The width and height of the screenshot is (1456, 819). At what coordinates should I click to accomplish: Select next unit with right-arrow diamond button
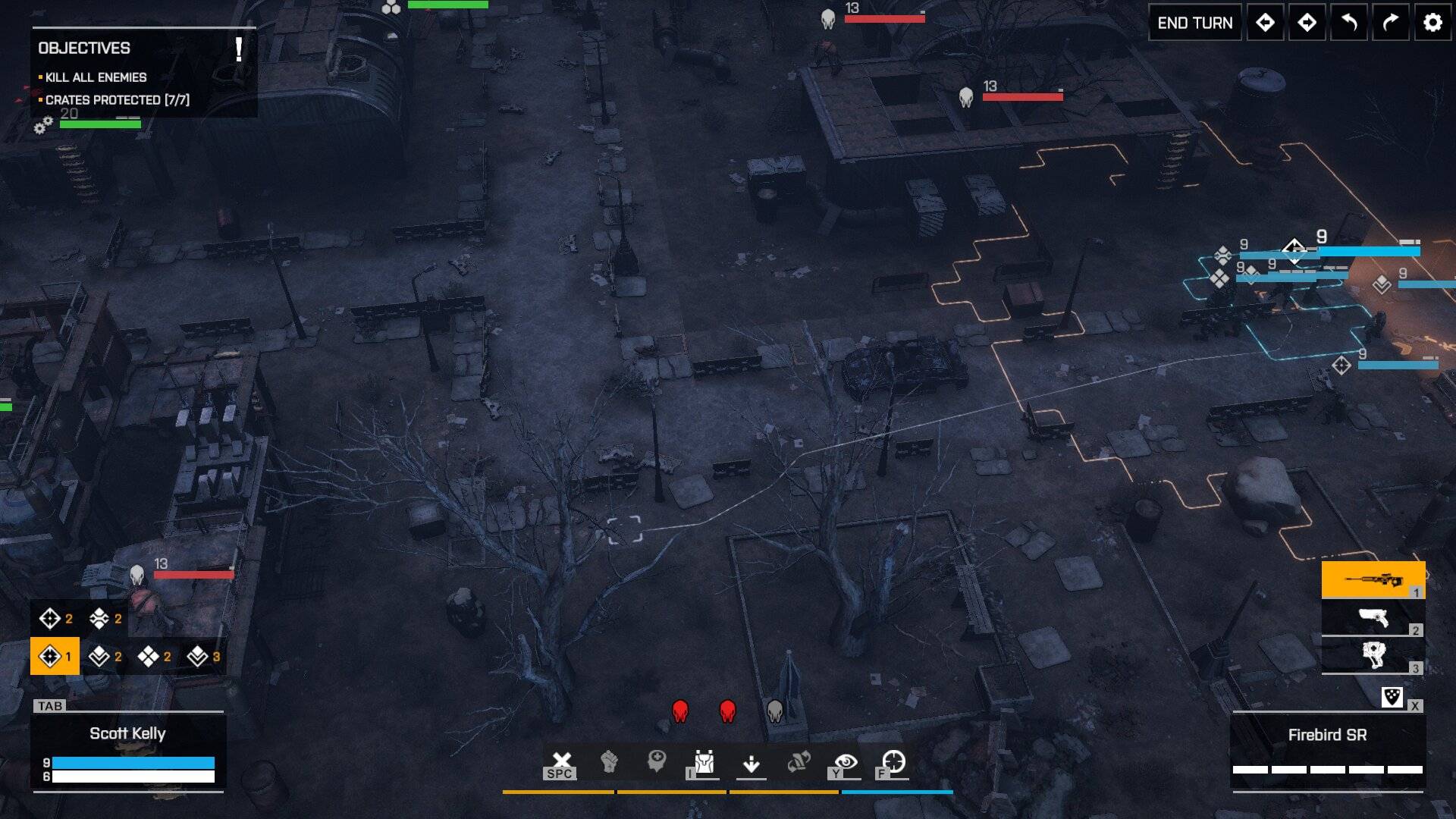(x=1307, y=23)
